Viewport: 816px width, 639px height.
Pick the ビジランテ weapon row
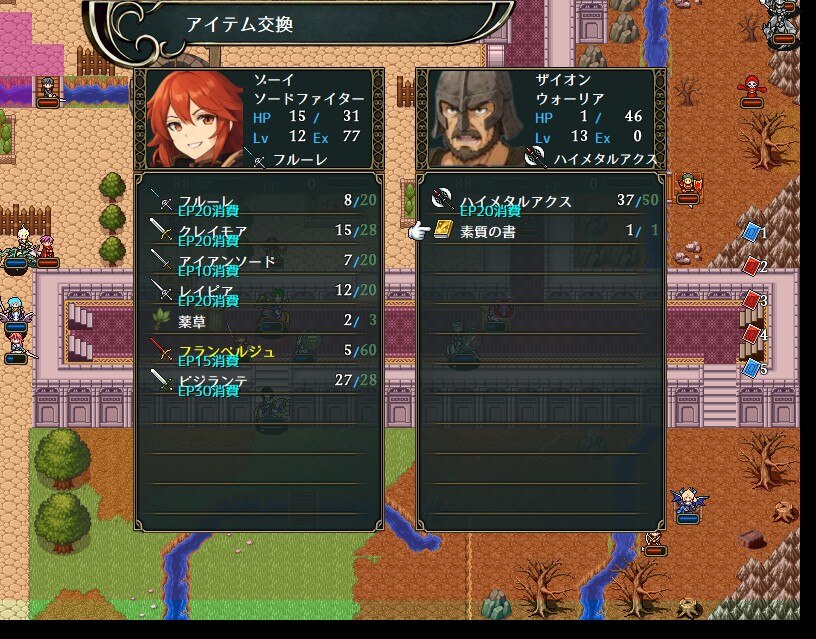coord(258,380)
